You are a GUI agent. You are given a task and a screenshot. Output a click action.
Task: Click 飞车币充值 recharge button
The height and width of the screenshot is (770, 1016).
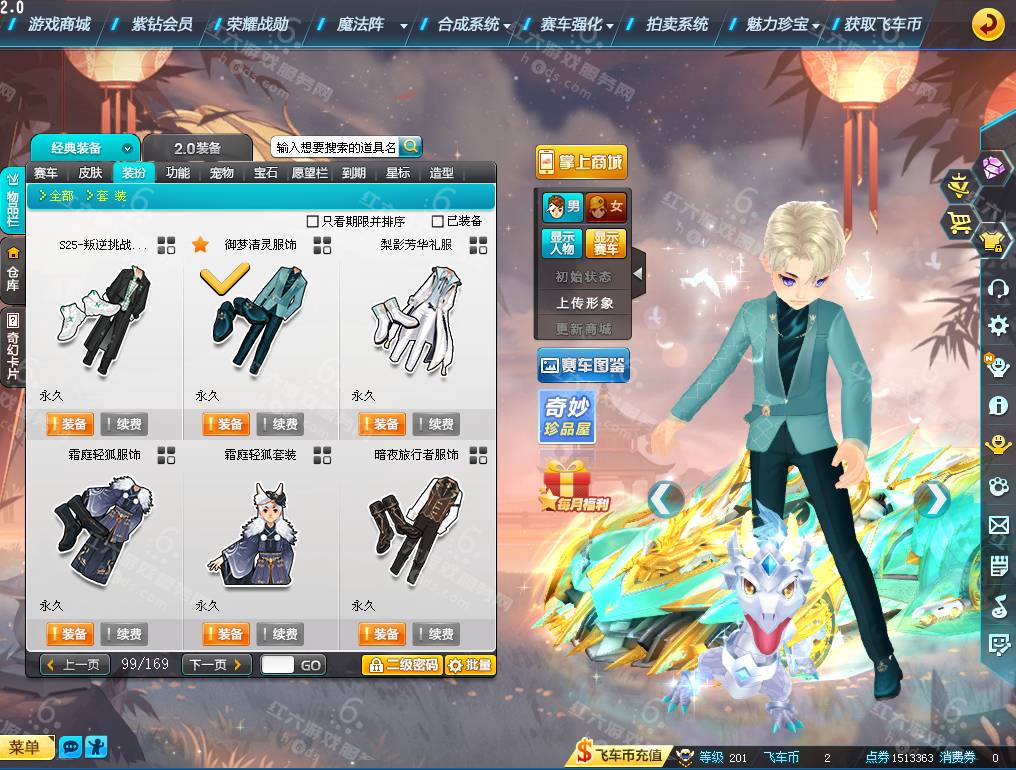click(620, 756)
